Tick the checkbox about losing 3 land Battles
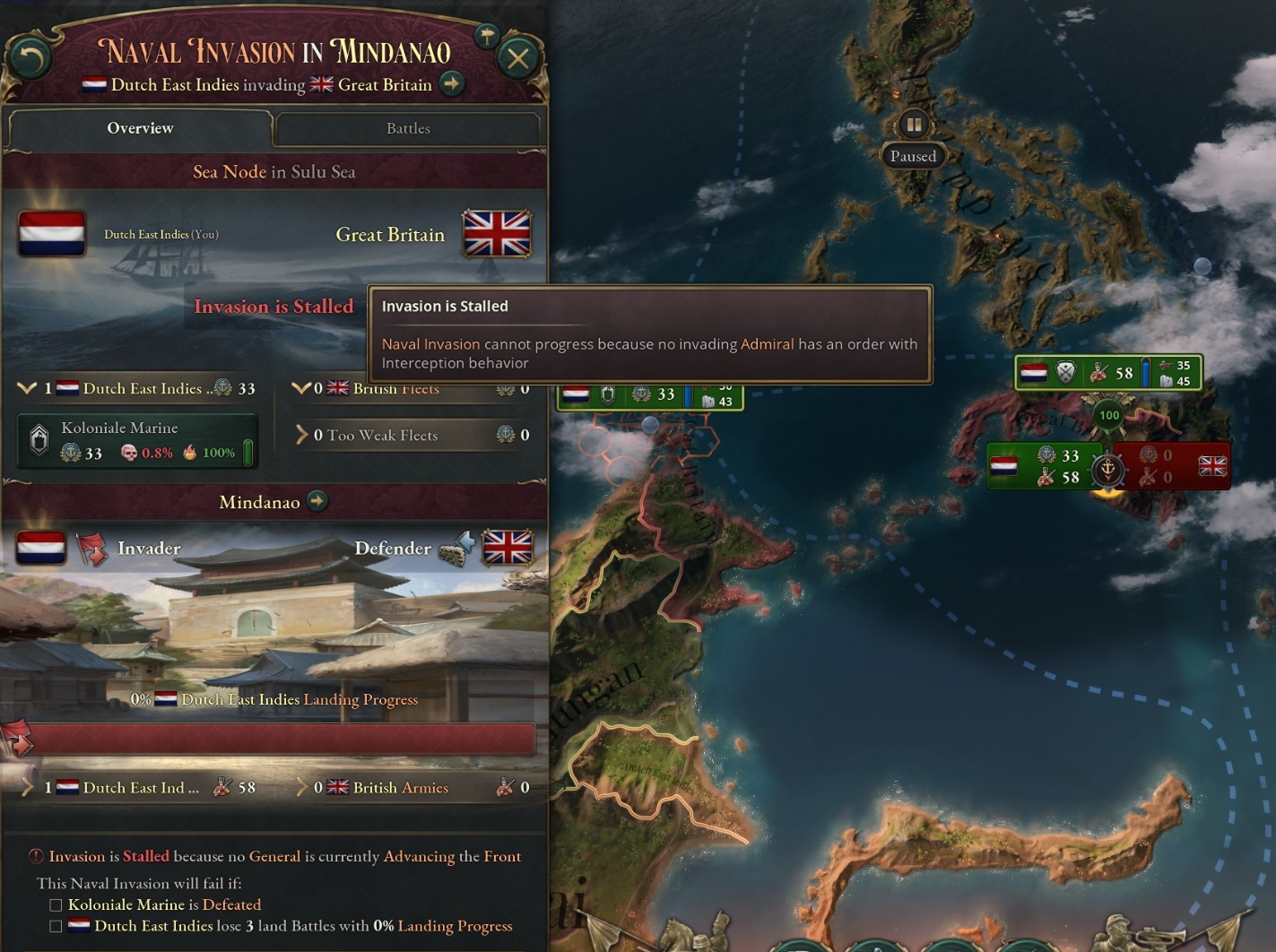This screenshot has width=1276, height=952. 55,926
